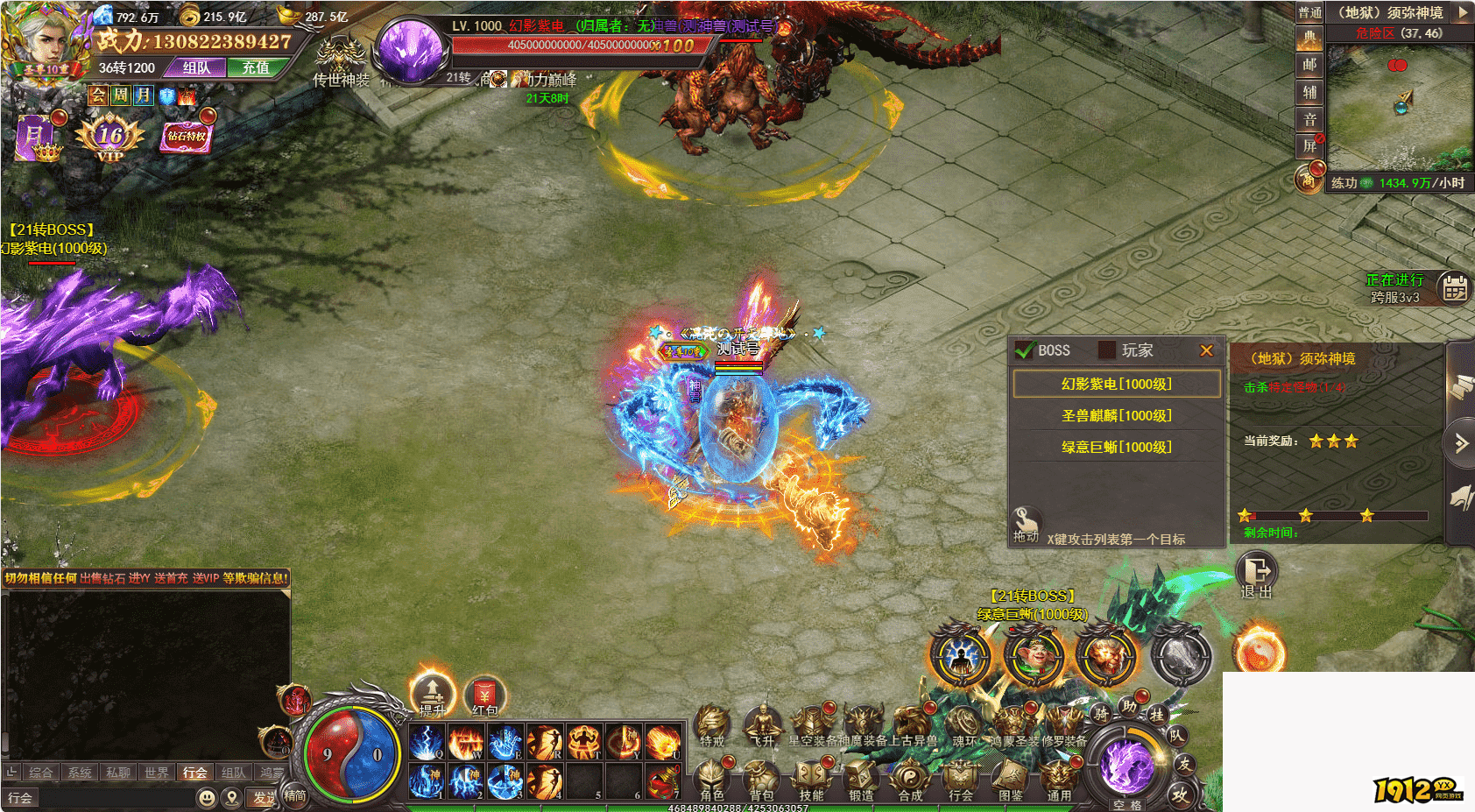Open the 邮 mail button beside minimap
This screenshot has height=812, width=1475.
[x=1309, y=65]
